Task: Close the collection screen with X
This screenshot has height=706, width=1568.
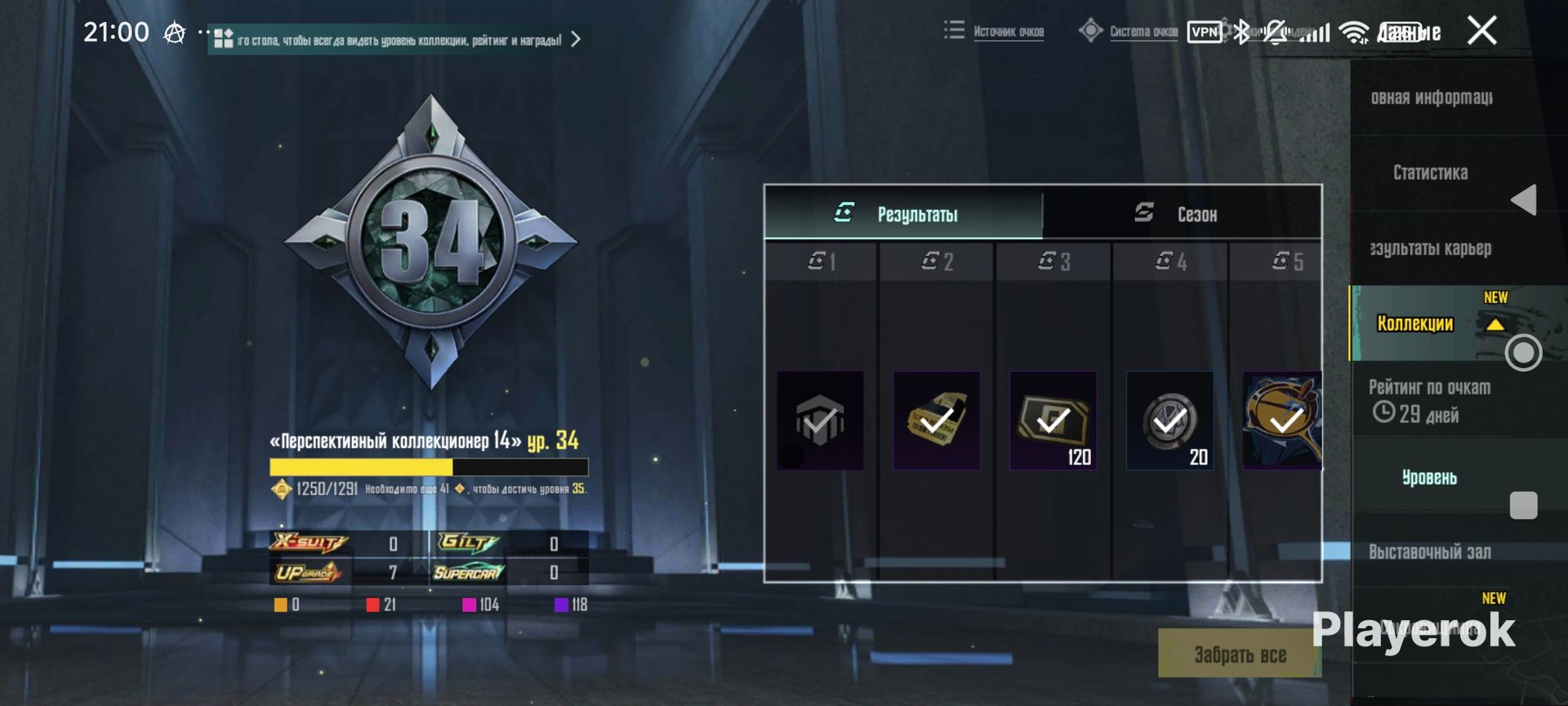Action: 1481,31
